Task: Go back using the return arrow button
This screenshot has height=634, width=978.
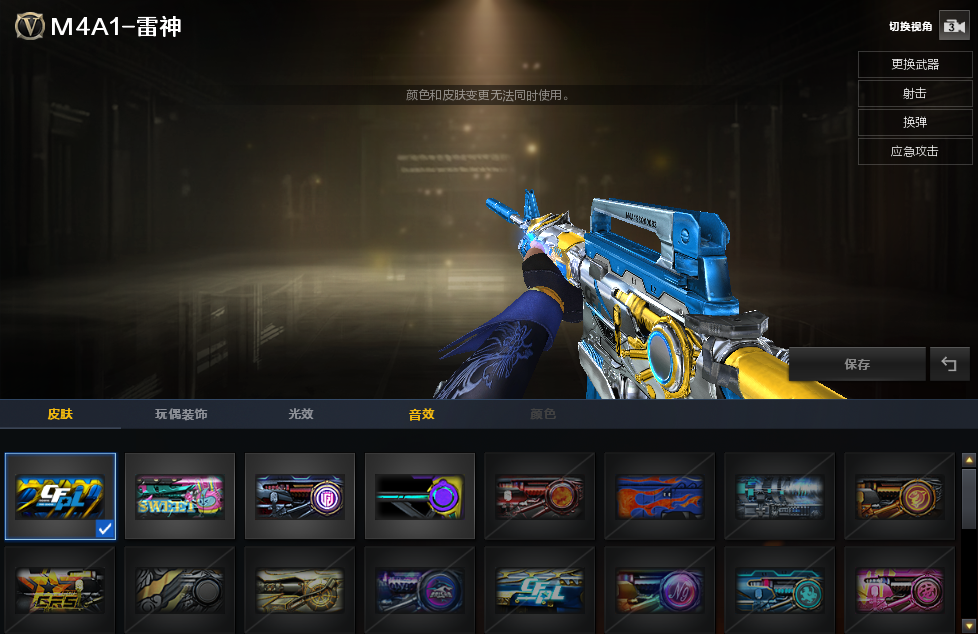Action: [x=949, y=365]
